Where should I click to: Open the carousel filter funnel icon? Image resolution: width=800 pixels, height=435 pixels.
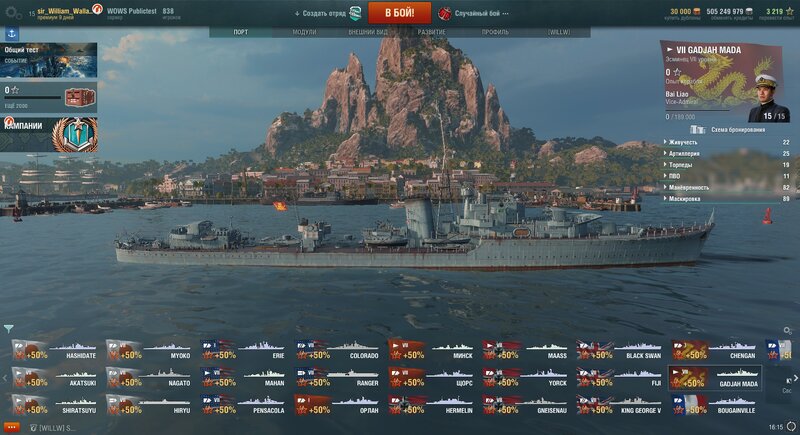tap(9, 328)
